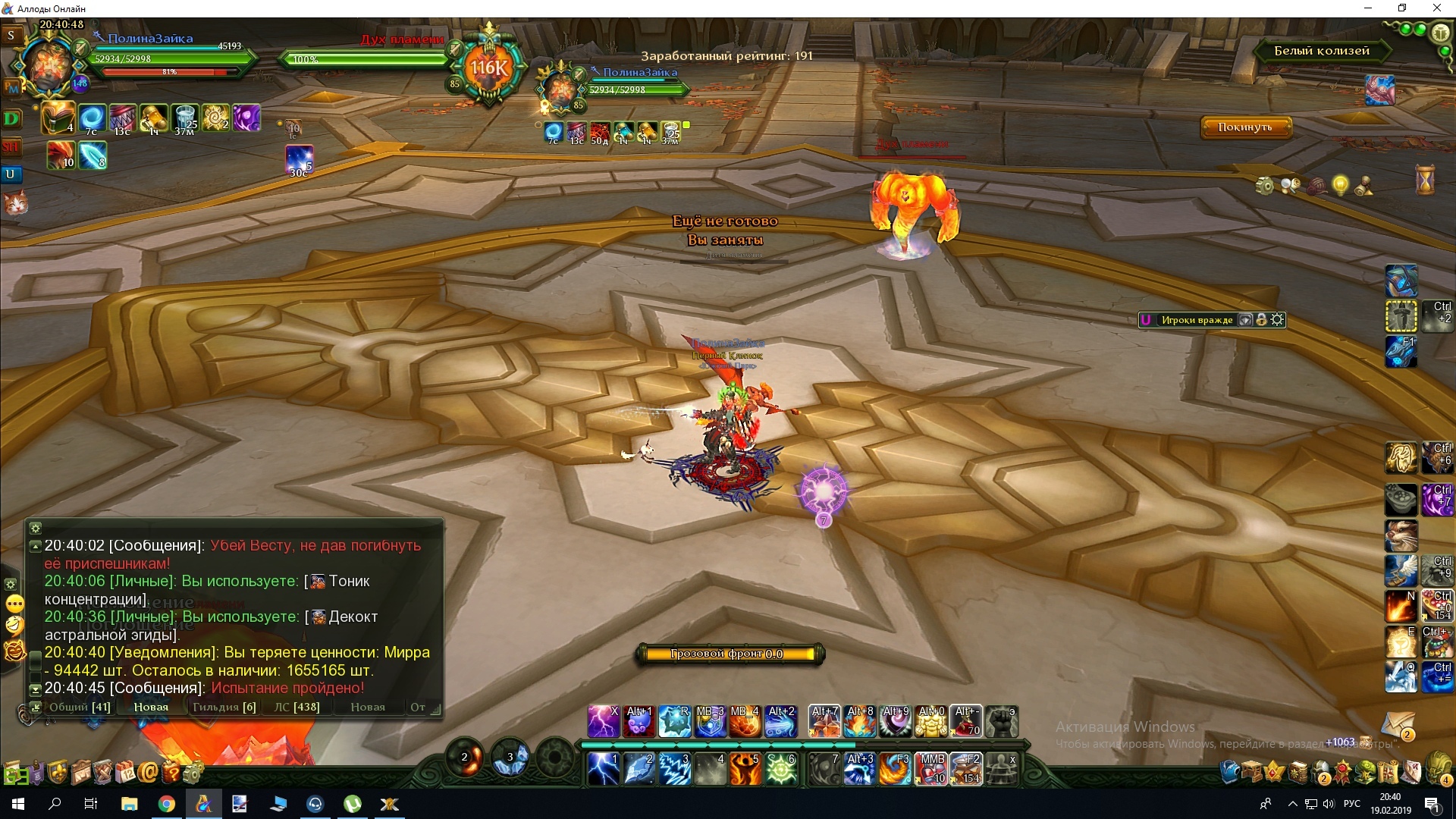Viewport: 1456px width, 819px height.
Task: Activate the fire figure ability on slot 5
Action: (x=745, y=769)
